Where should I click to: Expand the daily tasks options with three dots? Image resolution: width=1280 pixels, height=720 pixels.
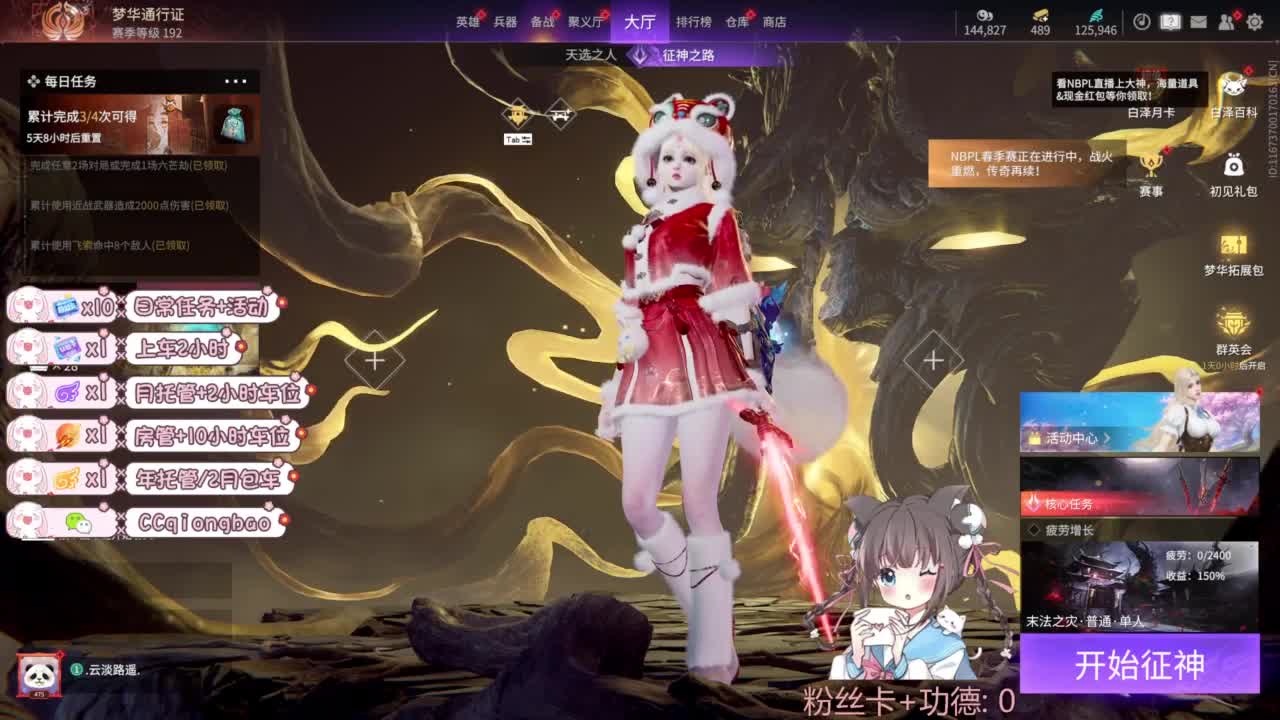click(236, 81)
